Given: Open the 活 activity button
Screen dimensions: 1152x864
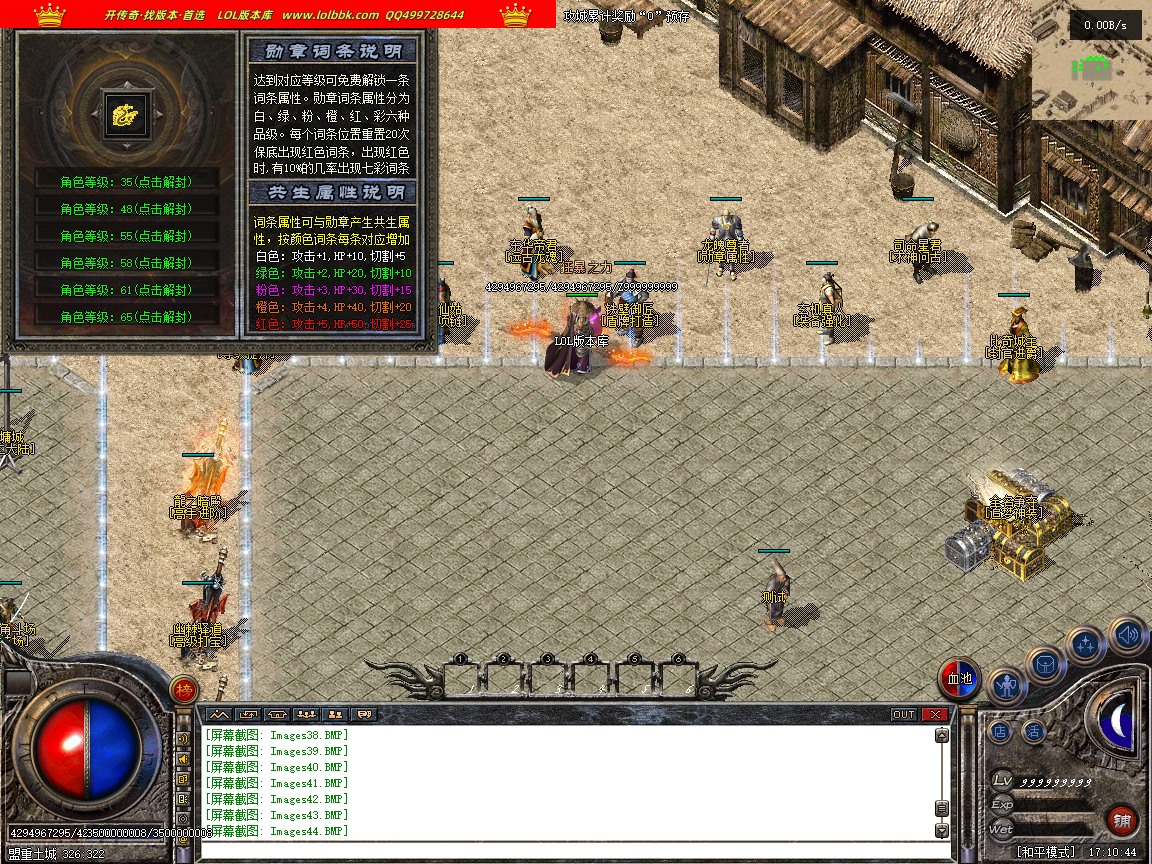Looking at the screenshot, I should [x=1033, y=731].
